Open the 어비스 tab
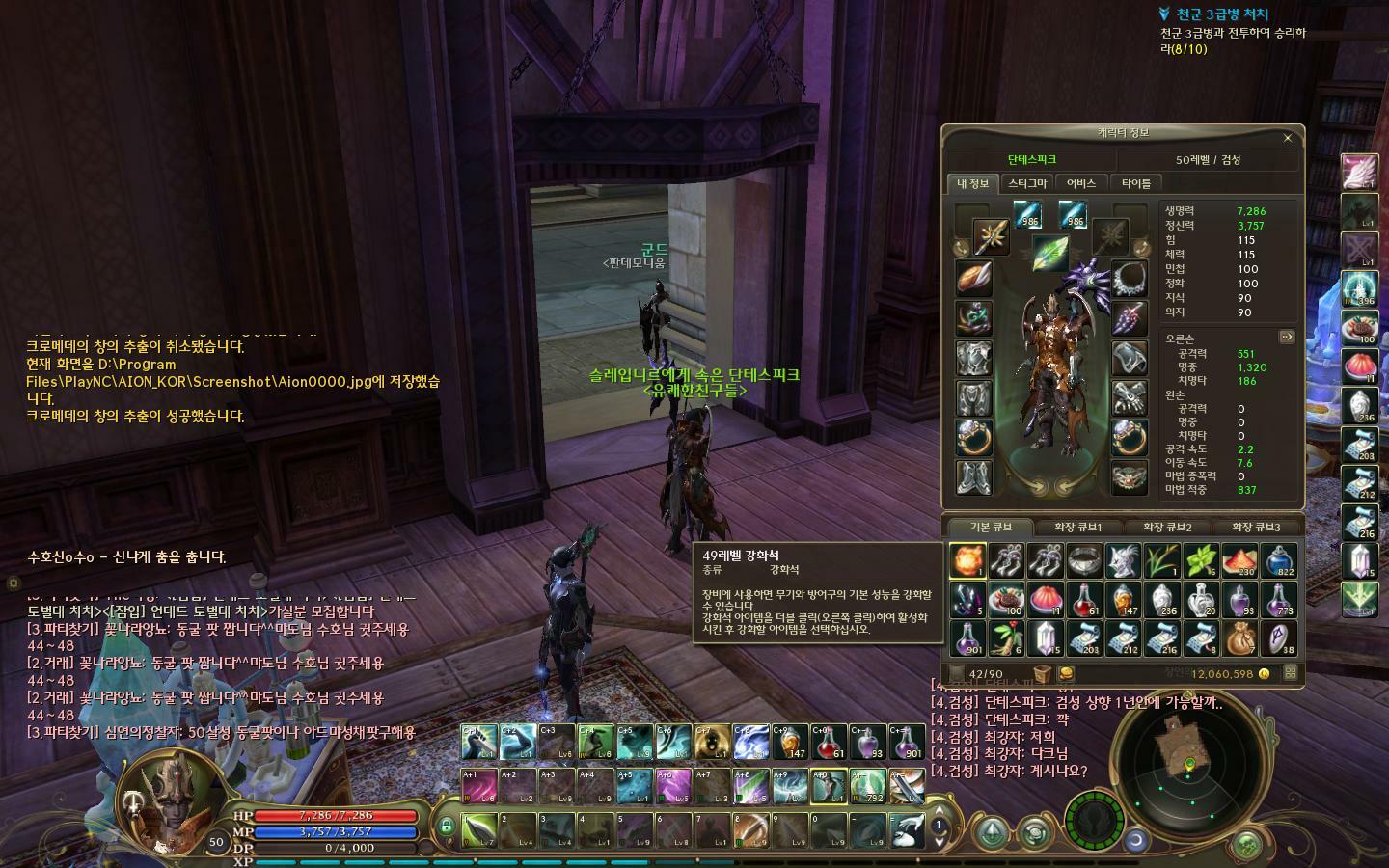1389x868 pixels. coord(1081,183)
